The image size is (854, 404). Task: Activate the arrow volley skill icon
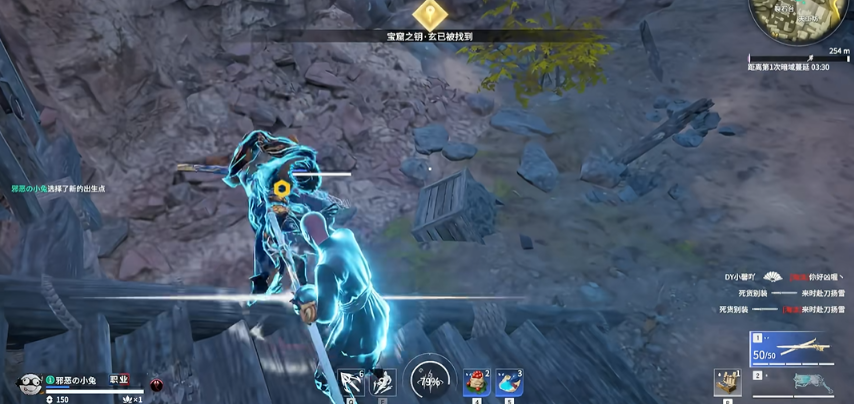point(351,383)
